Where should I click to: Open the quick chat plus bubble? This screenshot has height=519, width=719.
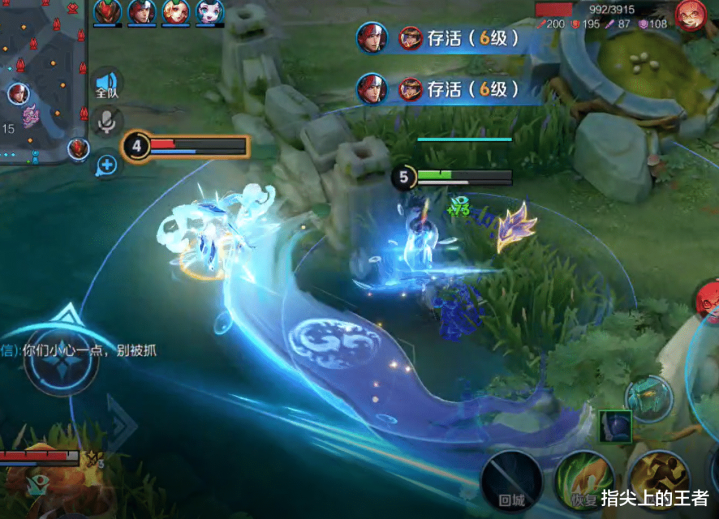point(107,164)
